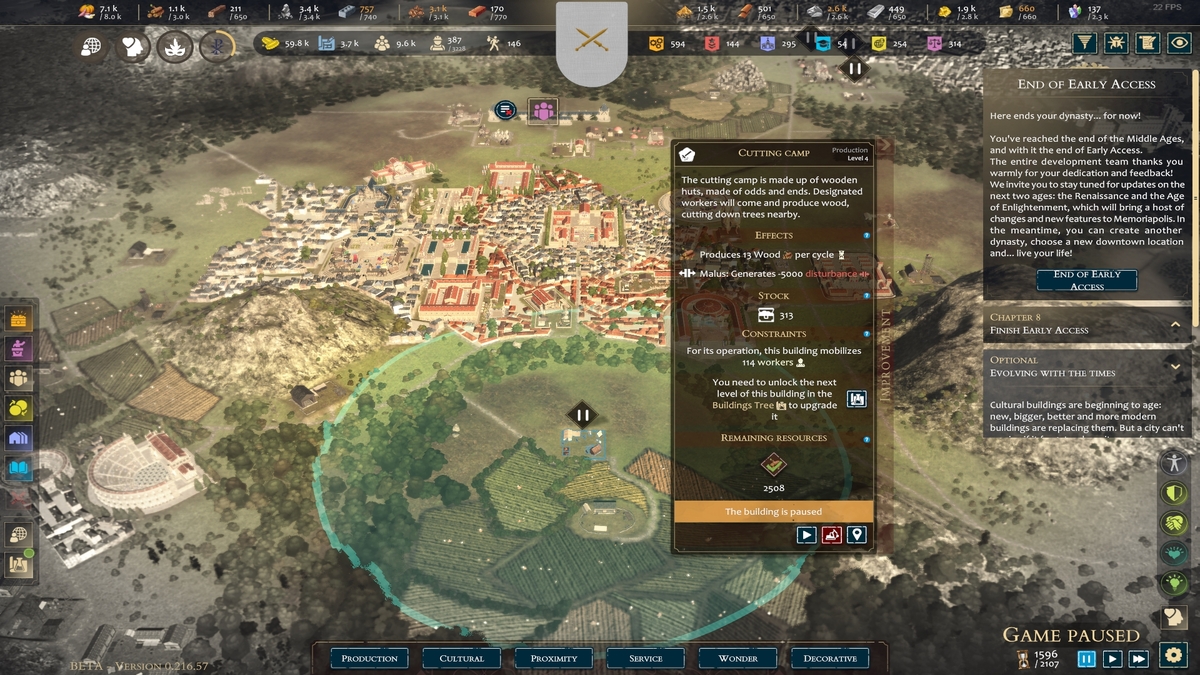Click the blue pause speed button

(x=1086, y=658)
